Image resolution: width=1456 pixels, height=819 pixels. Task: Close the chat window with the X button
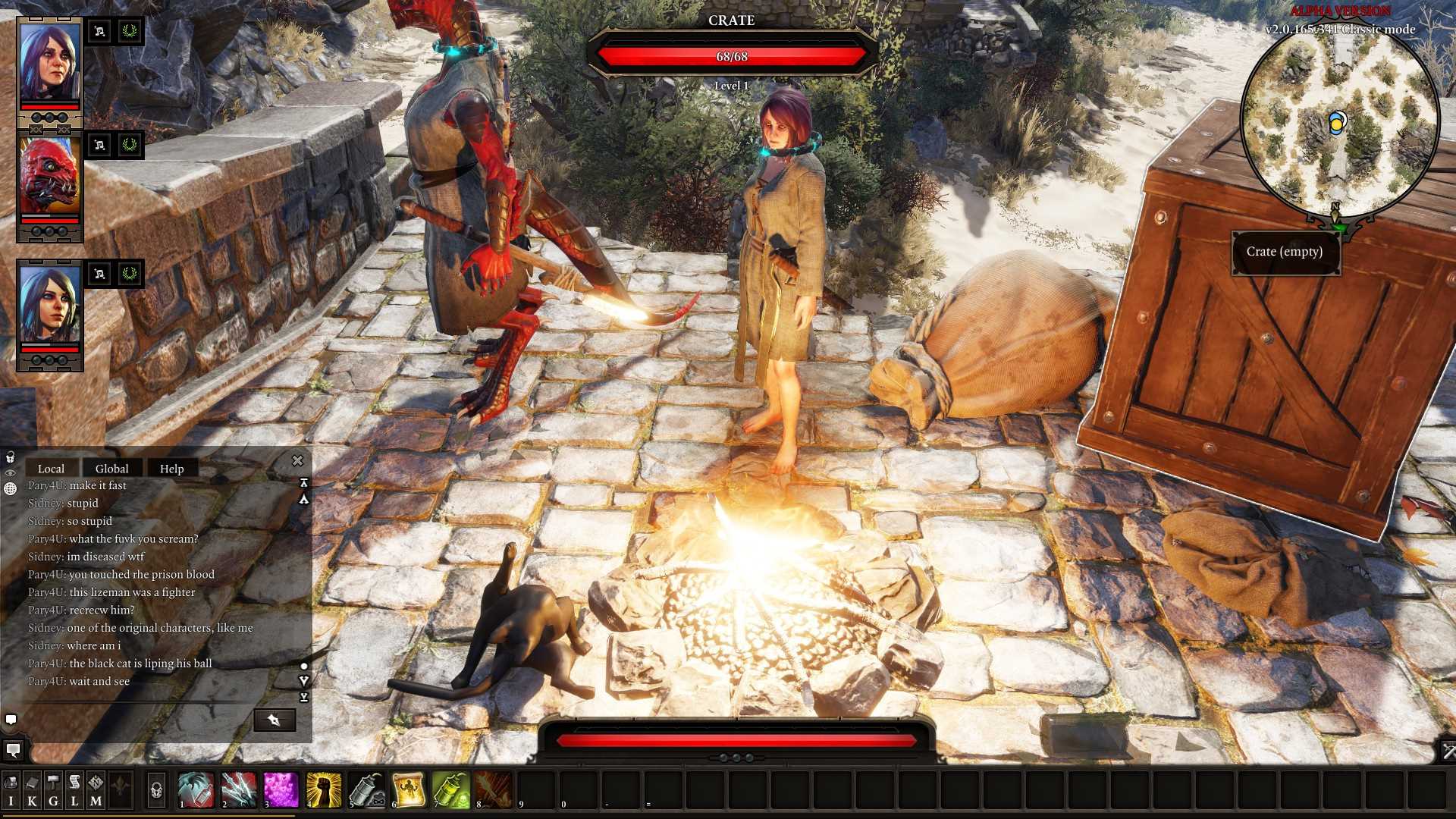tap(297, 460)
